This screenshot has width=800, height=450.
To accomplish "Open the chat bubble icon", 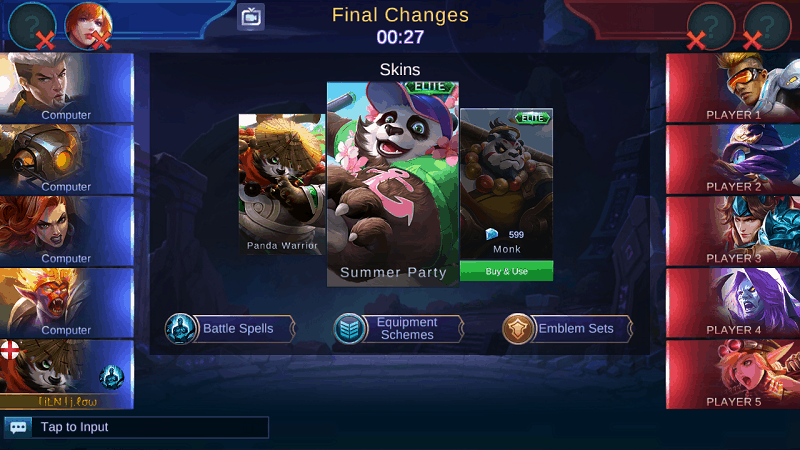I will click(x=18, y=427).
